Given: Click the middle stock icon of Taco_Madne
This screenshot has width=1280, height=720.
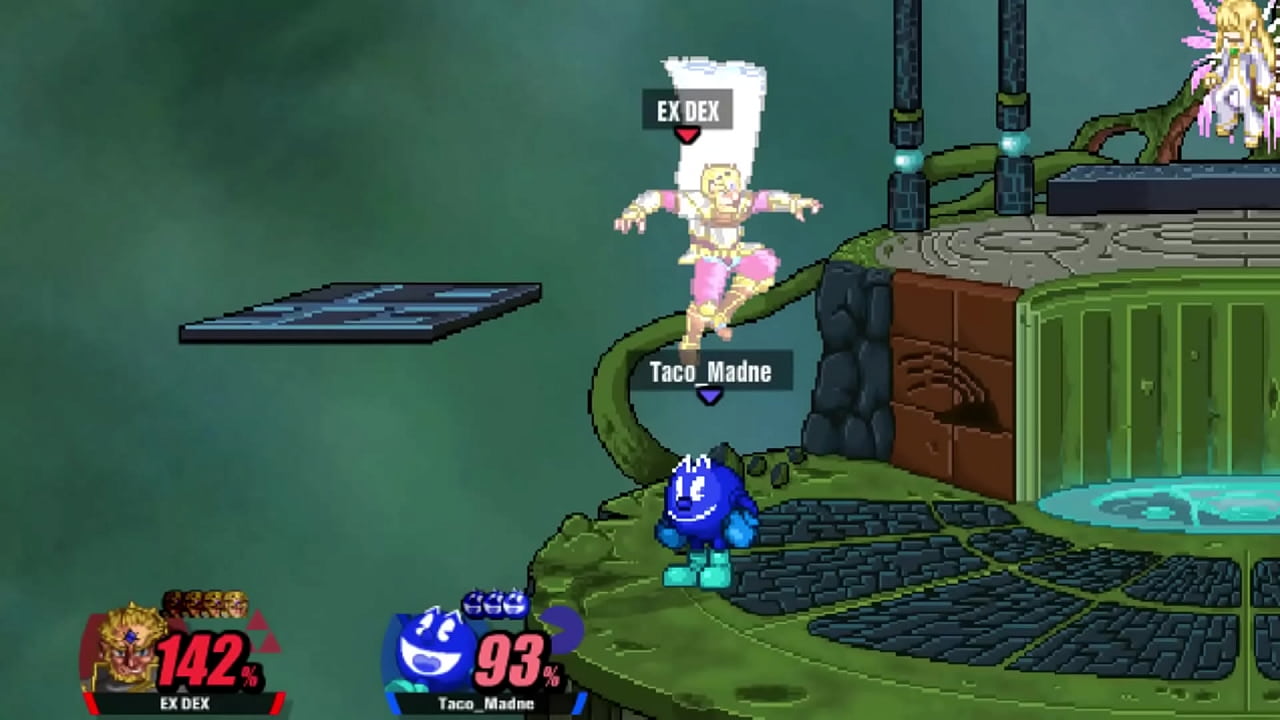Looking at the screenshot, I should [493, 602].
